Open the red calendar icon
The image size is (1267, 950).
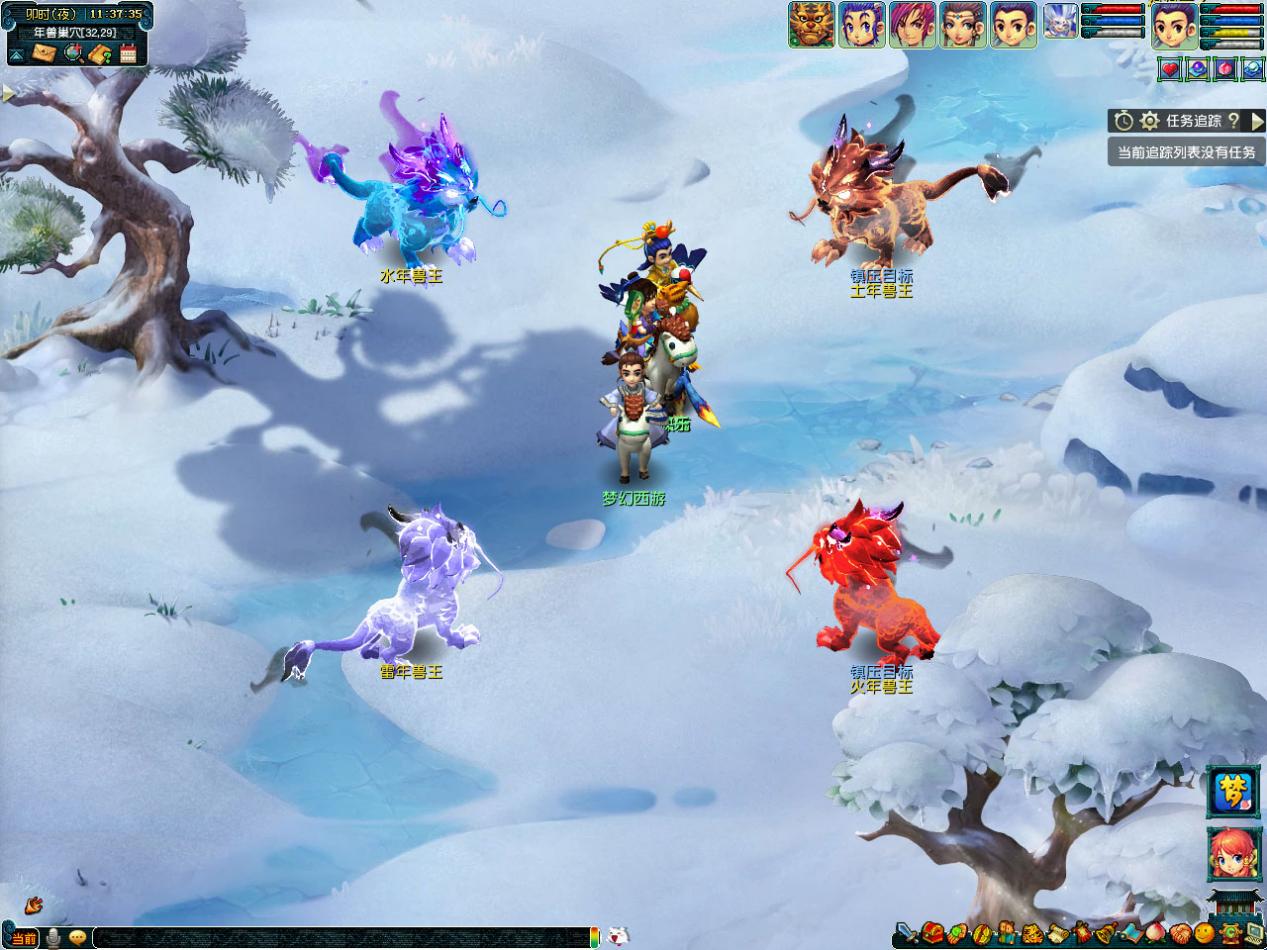[x=128, y=53]
